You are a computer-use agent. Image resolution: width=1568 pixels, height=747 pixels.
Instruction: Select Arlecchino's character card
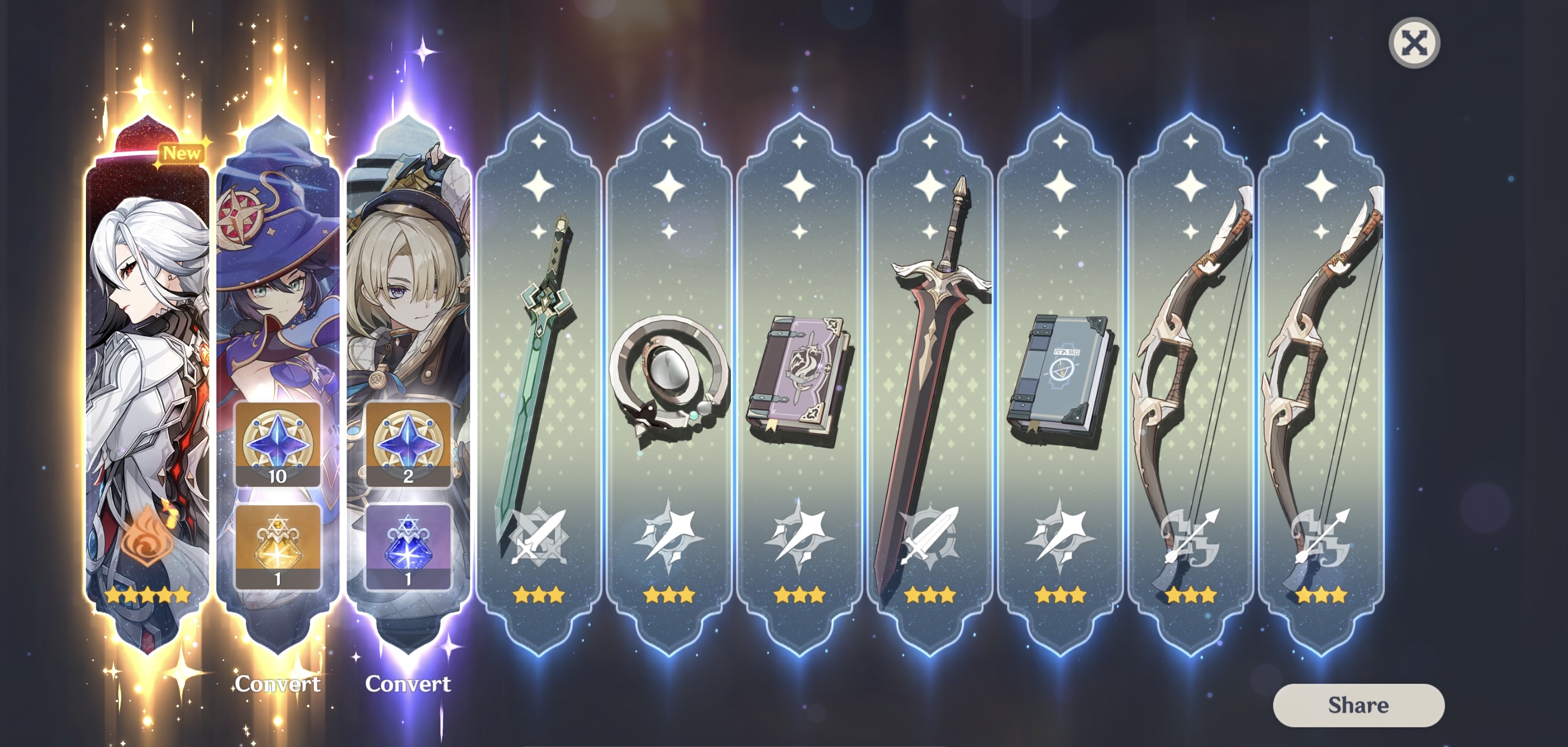click(146, 365)
